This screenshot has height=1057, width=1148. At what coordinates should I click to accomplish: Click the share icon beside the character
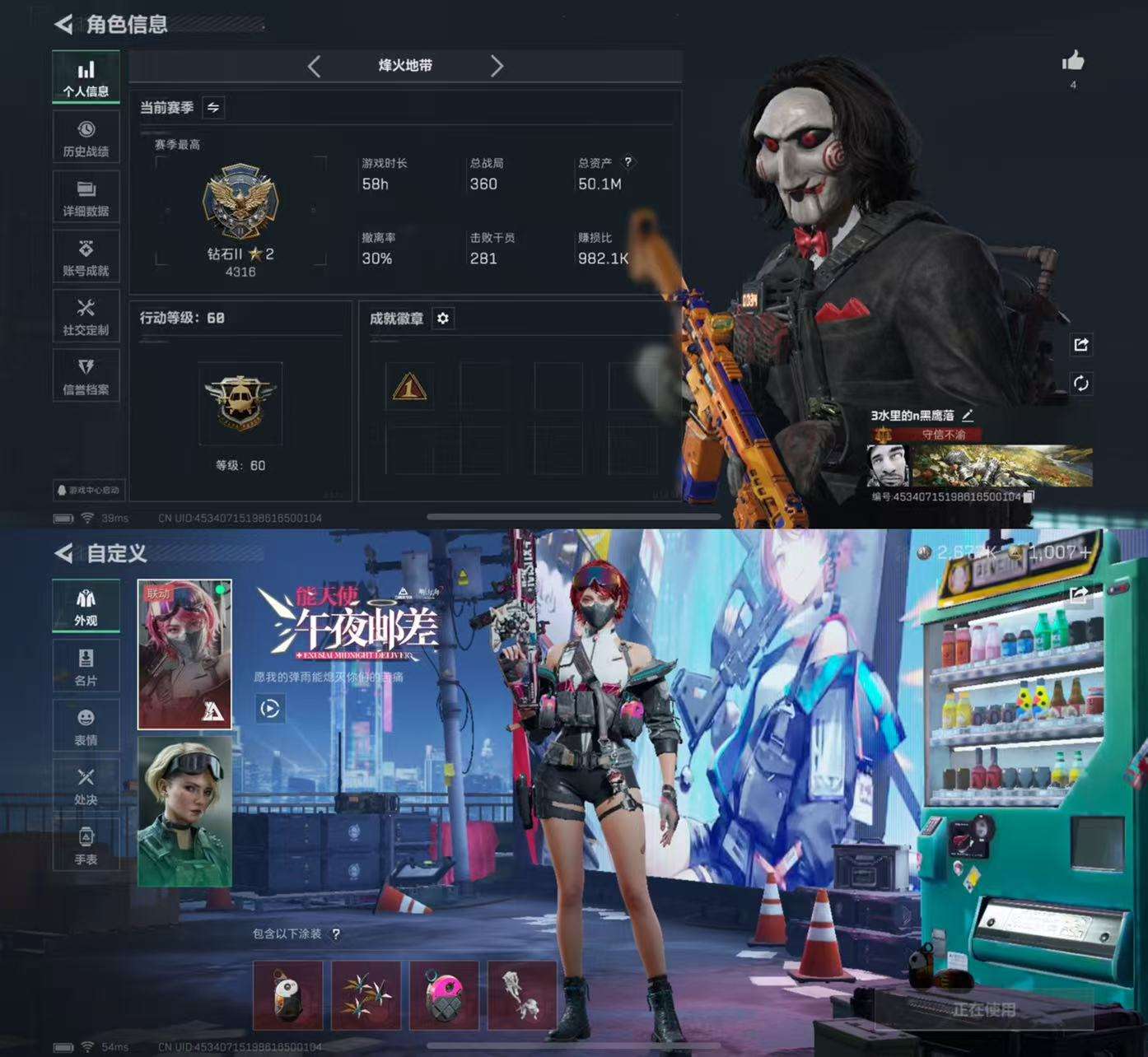(x=1081, y=345)
